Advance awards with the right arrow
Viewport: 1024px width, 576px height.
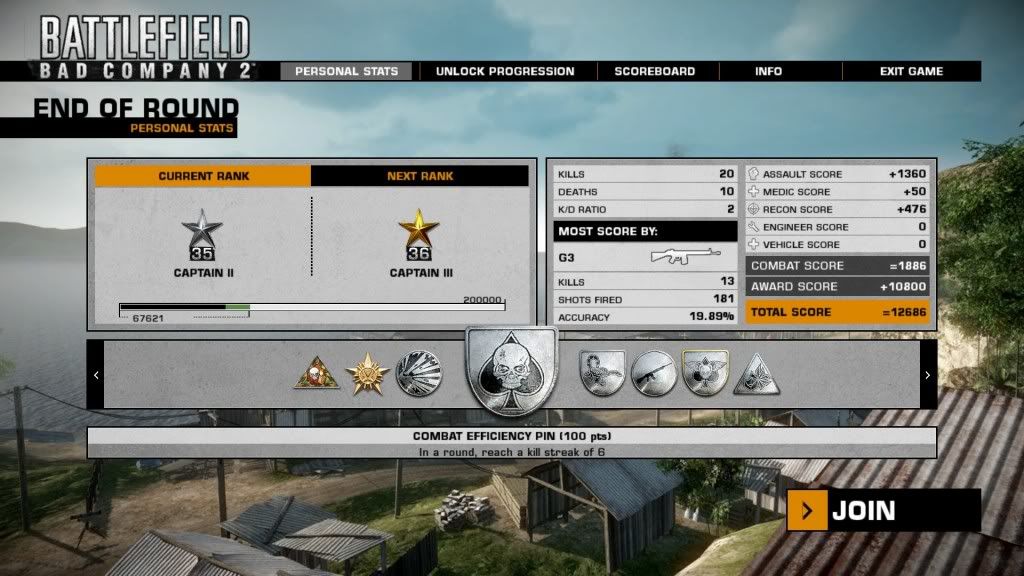point(927,375)
